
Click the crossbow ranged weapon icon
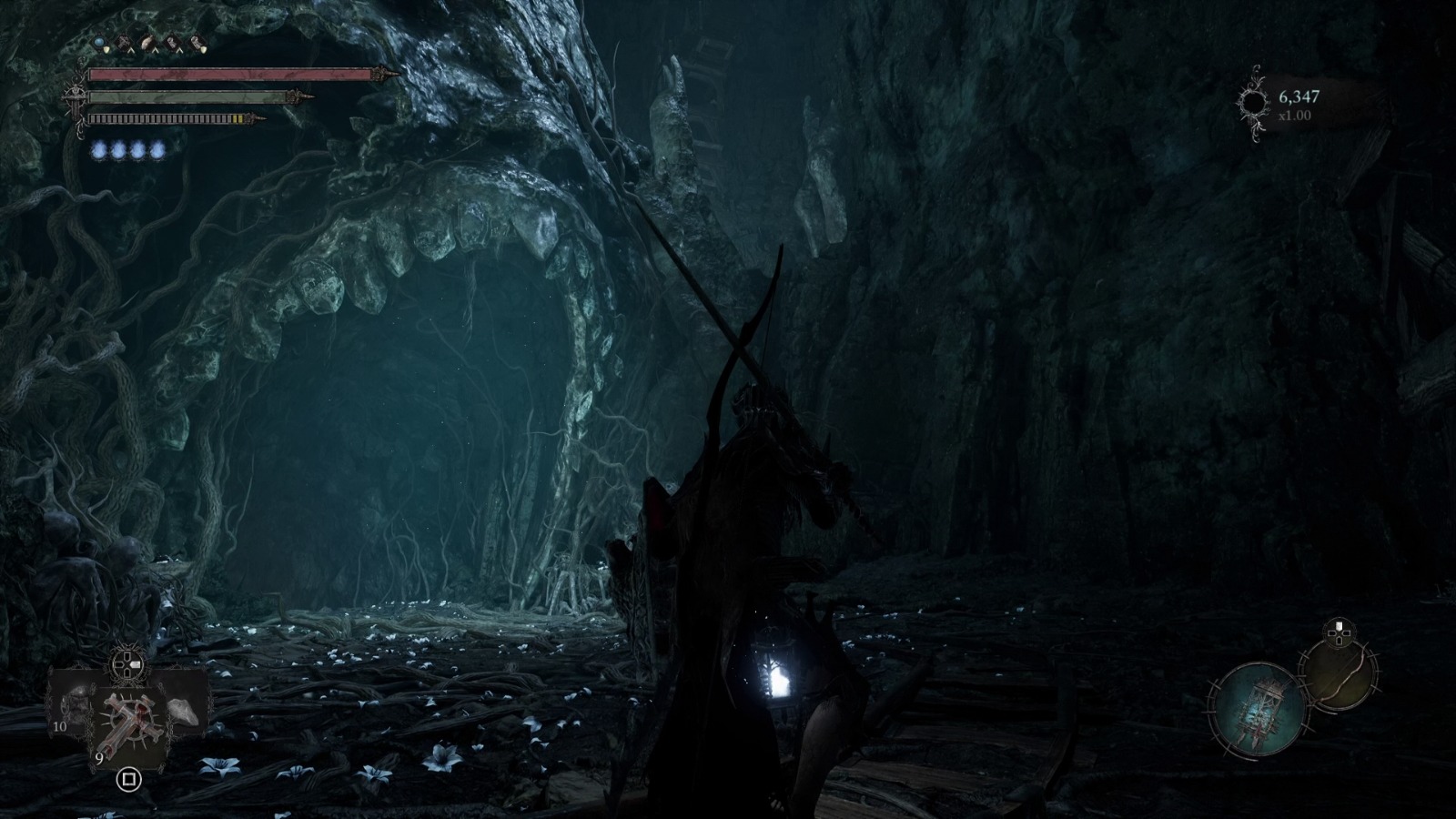(123, 43)
